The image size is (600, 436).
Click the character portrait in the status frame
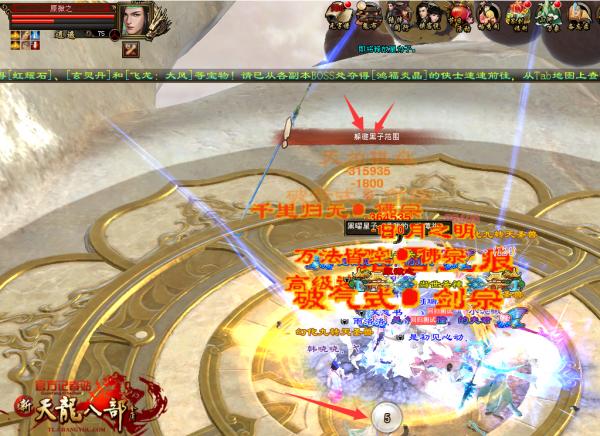[x=135, y=20]
